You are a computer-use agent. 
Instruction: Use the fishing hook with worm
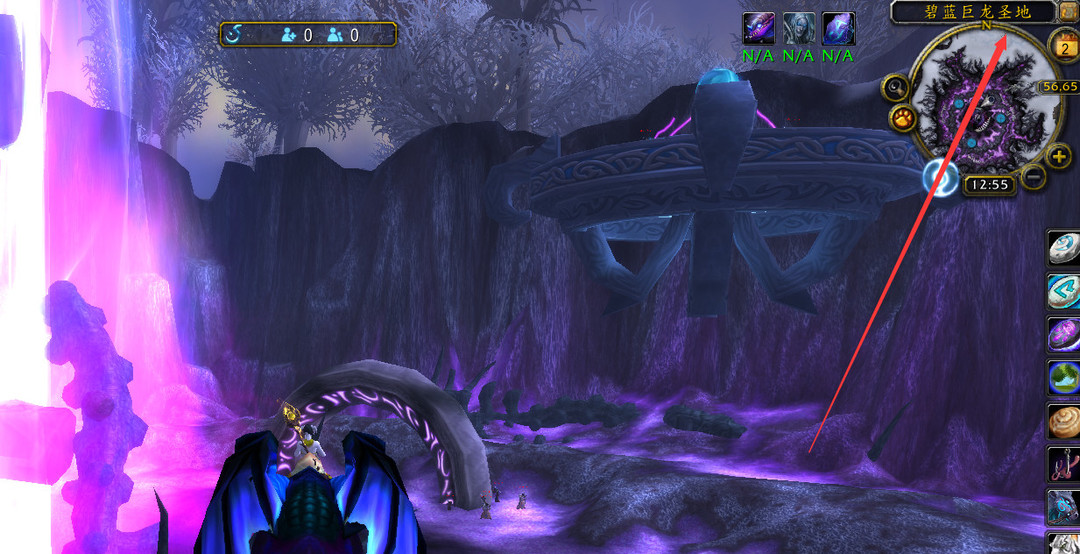pos(1064,464)
